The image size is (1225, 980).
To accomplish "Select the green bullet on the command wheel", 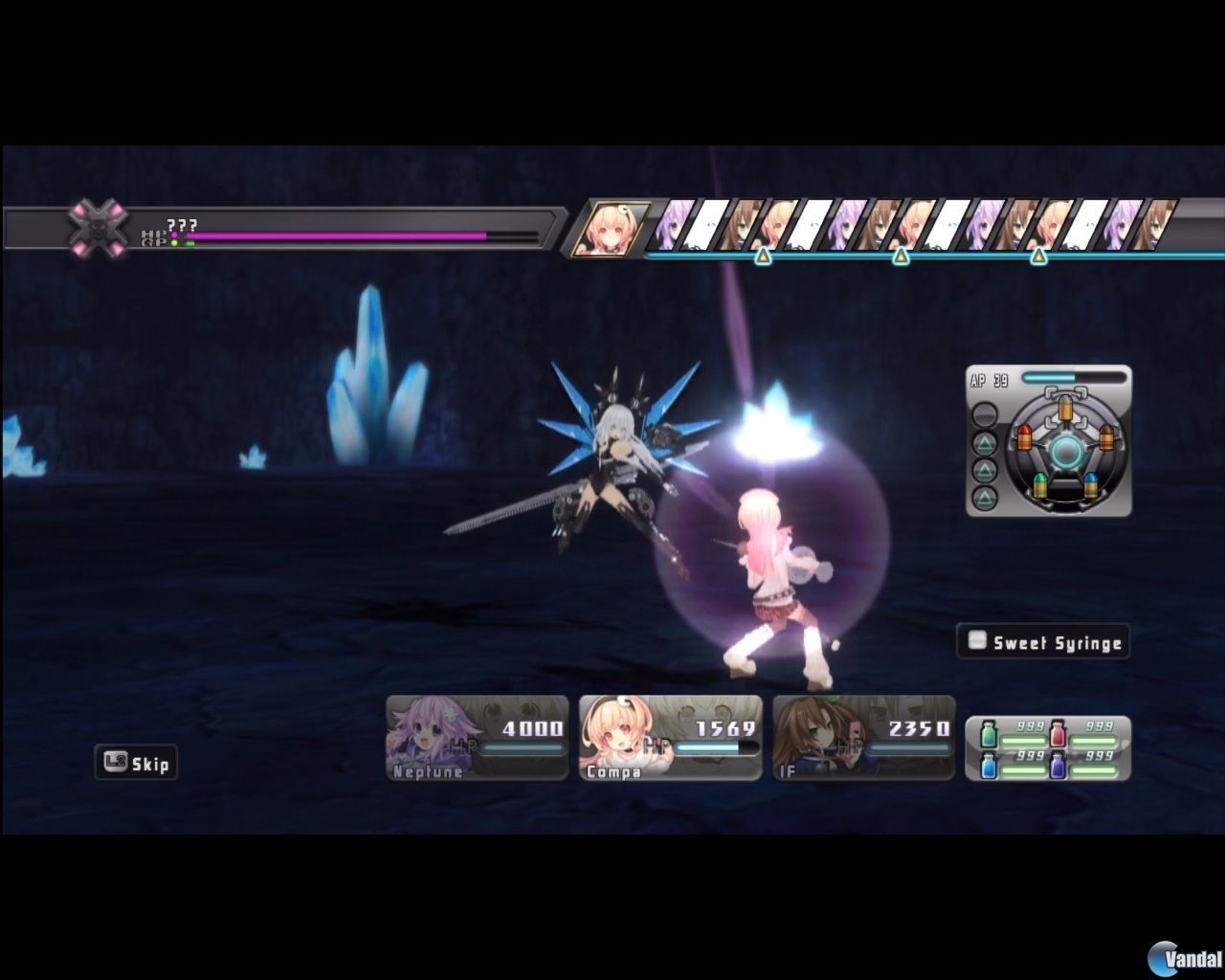I will [x=1040, y=484].
